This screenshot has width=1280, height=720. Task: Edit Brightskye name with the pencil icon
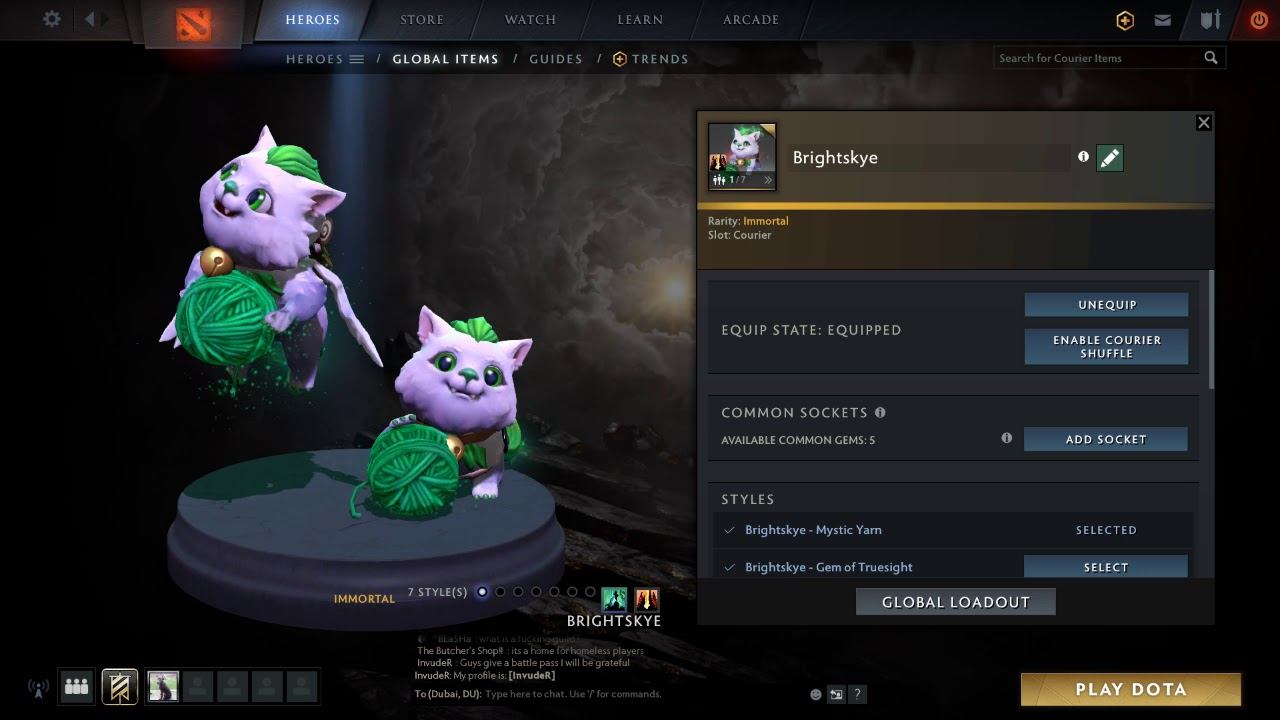point(1109,158)
